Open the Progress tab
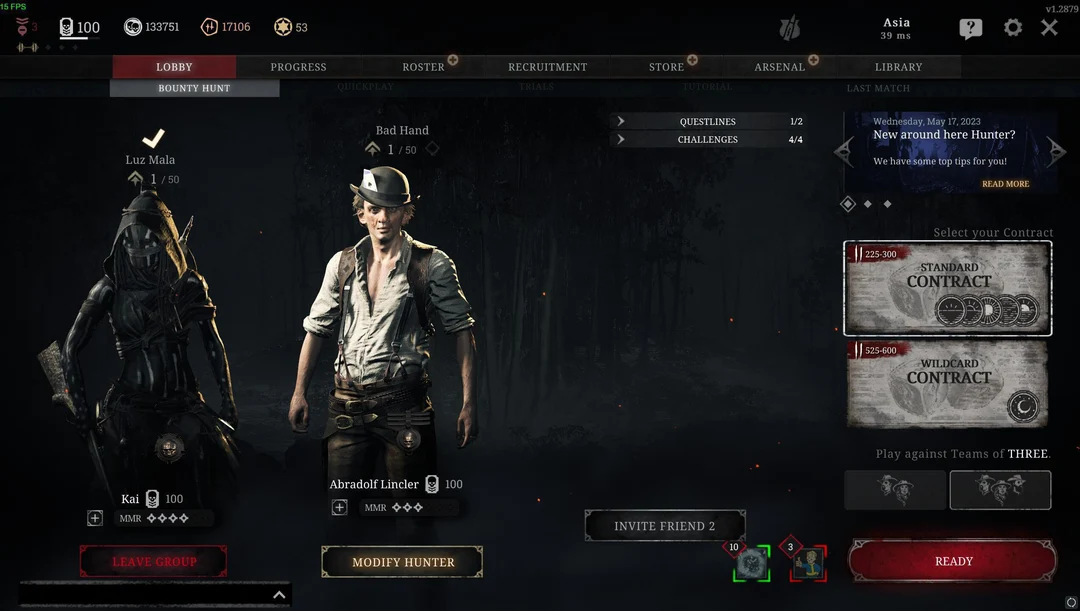Screen dimensions: 1080x611 tap(298, 67)
